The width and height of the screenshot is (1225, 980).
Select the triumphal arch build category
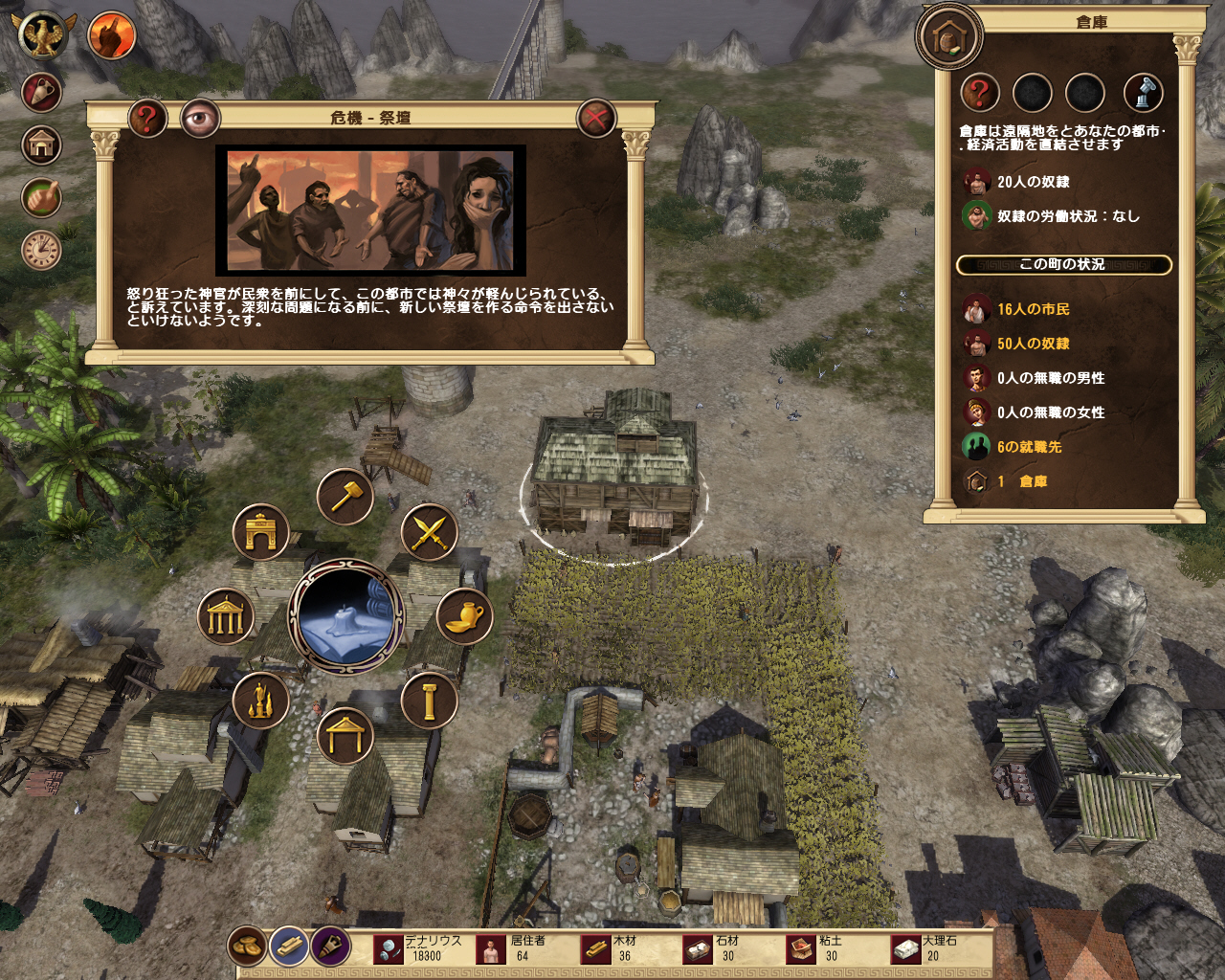260,532
